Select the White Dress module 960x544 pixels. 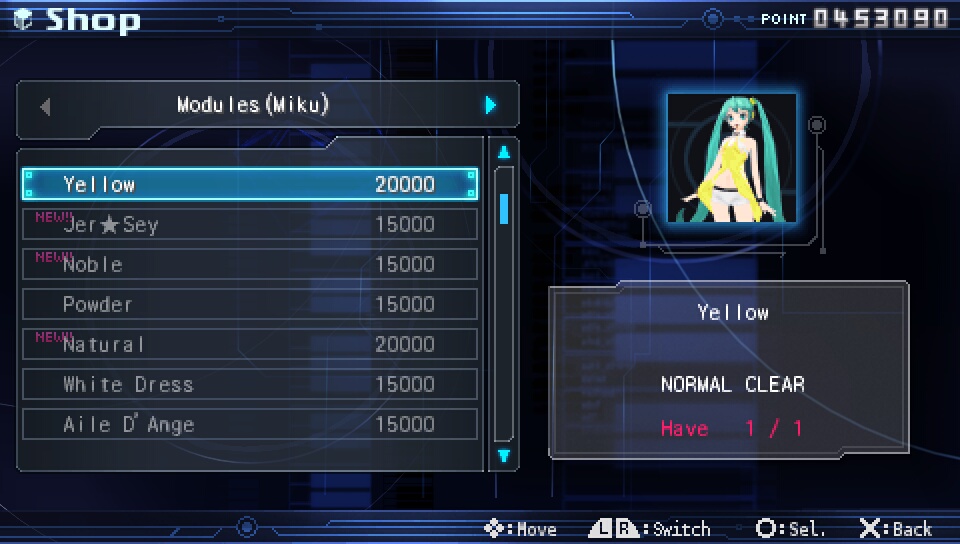point(250,384)
